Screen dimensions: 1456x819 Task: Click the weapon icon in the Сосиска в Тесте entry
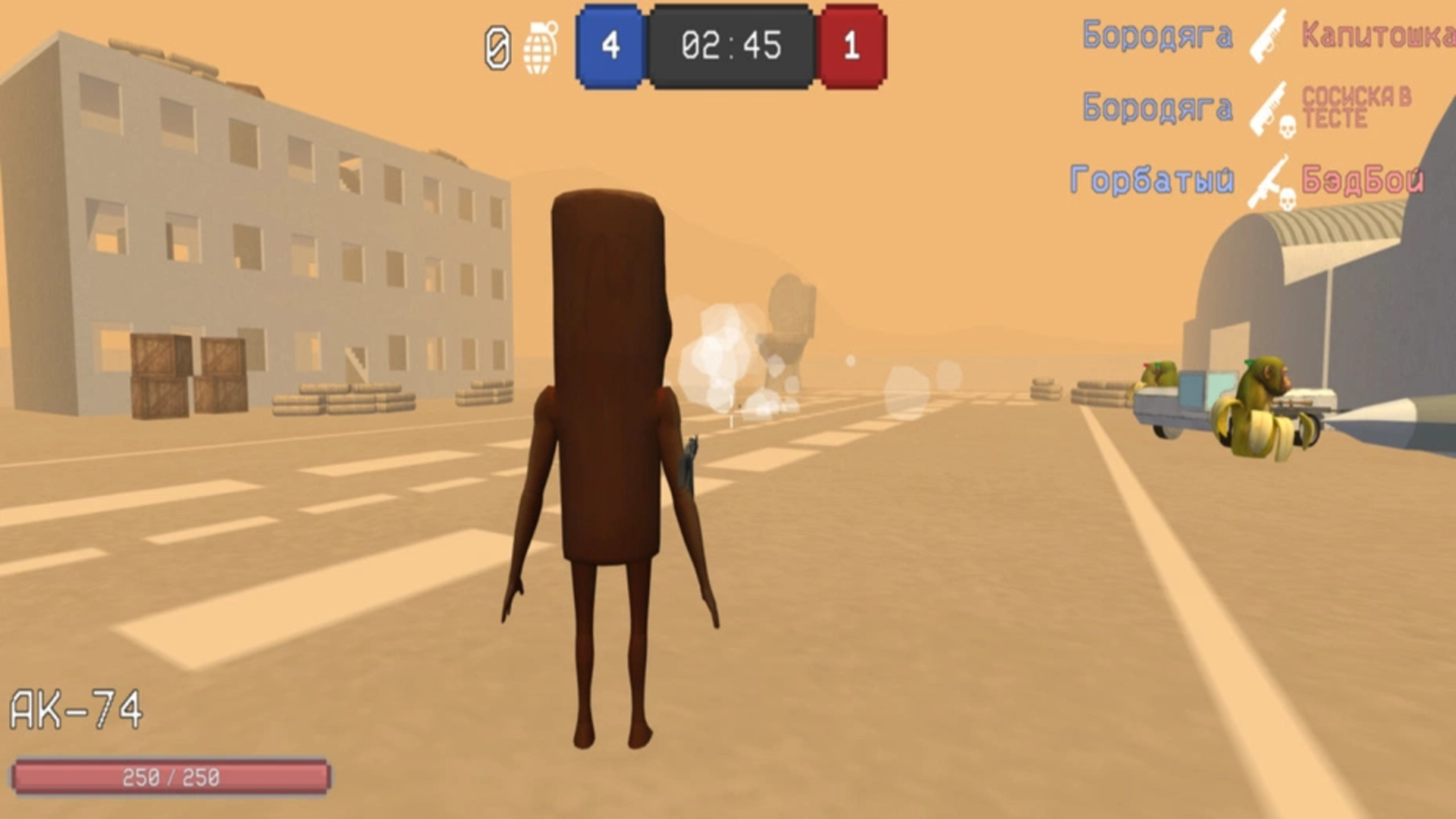(1268, 110)
